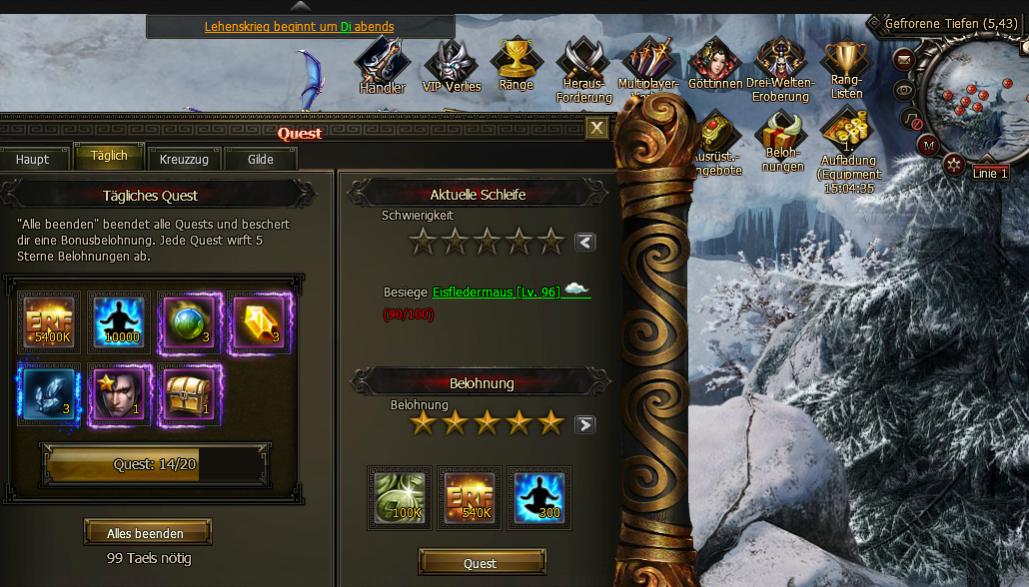Raise reward with the right arrow
The image size is (1029, 587).
585,424
